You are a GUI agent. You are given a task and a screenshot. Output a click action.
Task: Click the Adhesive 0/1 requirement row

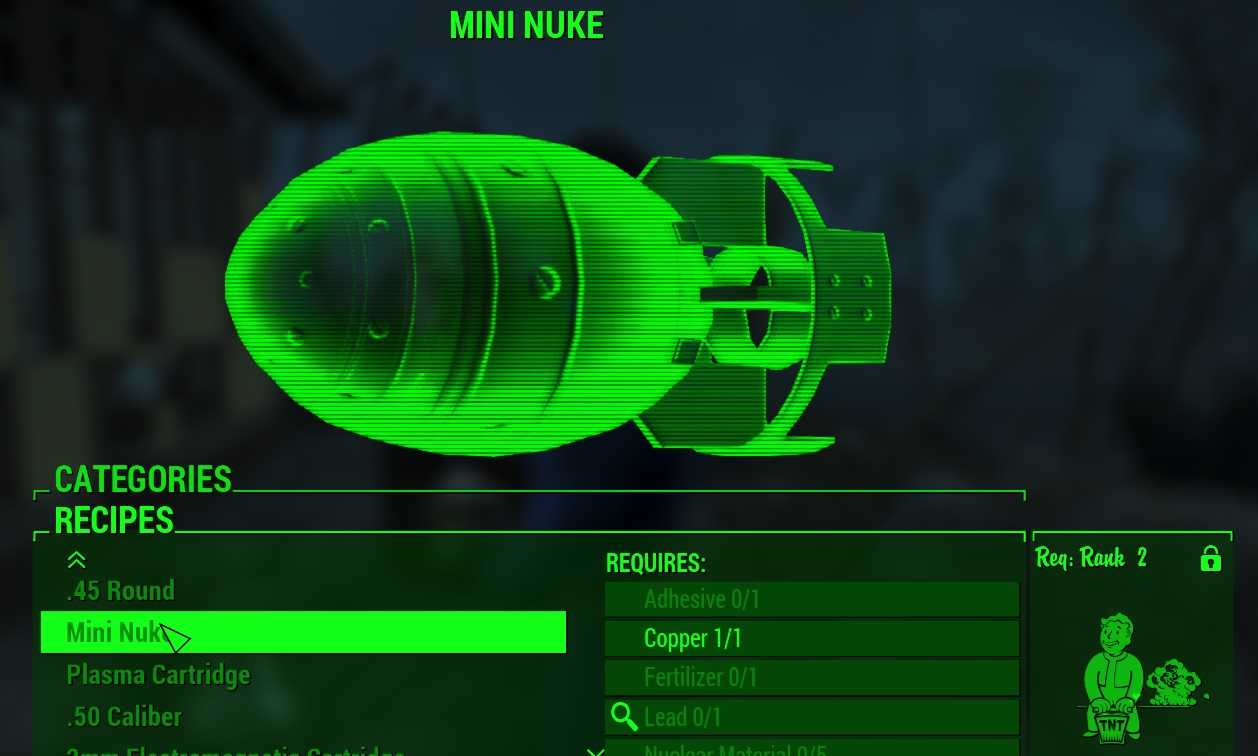811,599
